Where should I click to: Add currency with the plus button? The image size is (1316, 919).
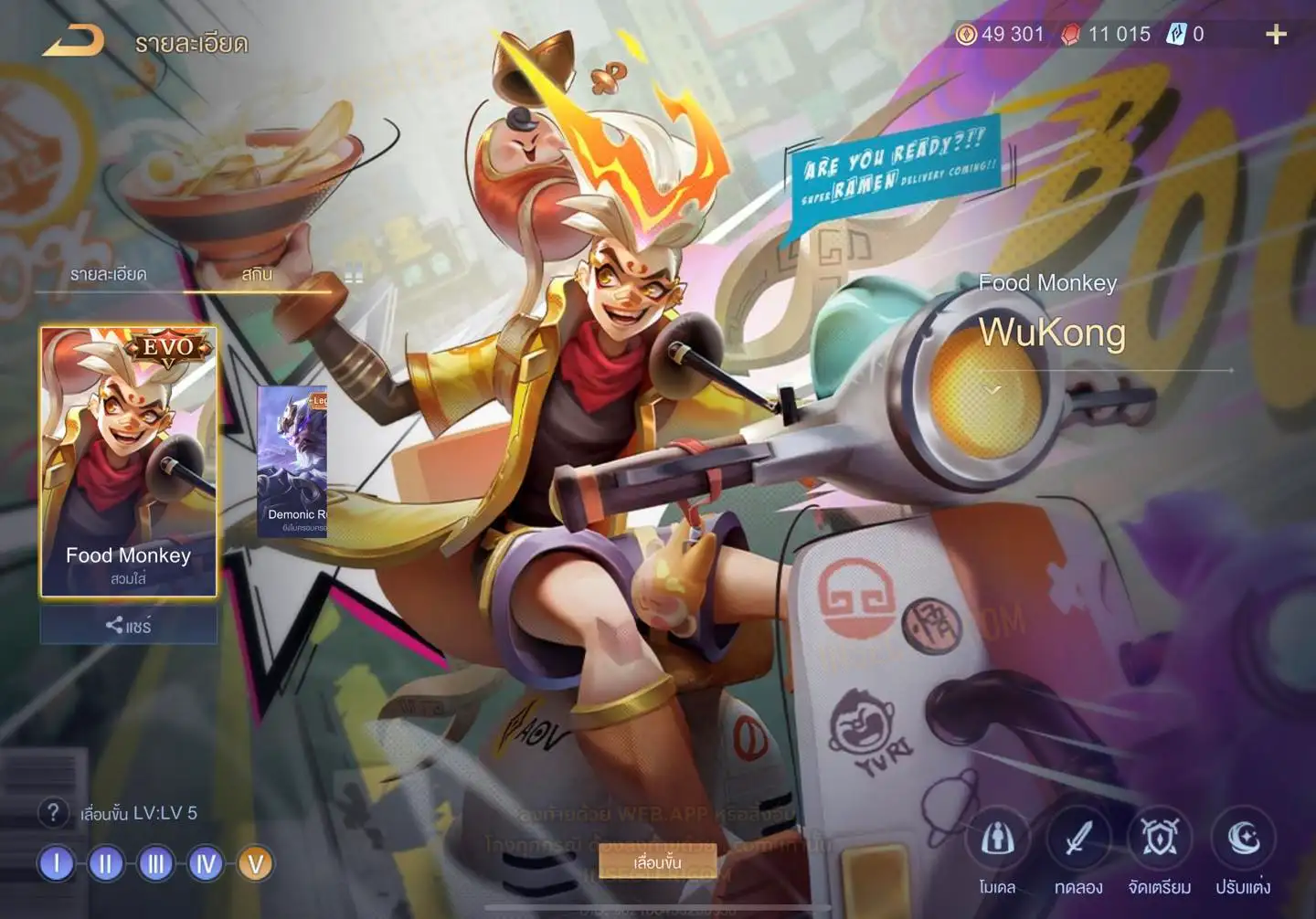coord(1276,35)
